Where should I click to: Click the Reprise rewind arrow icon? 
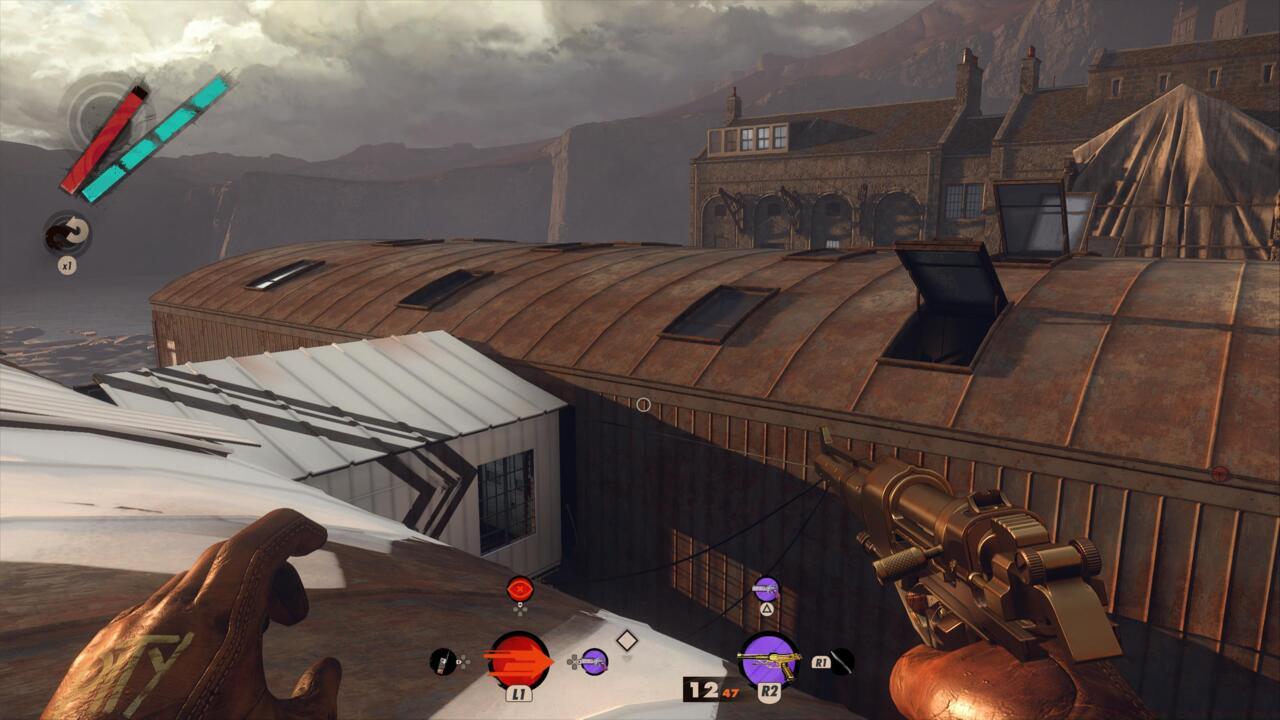[68, 234]
